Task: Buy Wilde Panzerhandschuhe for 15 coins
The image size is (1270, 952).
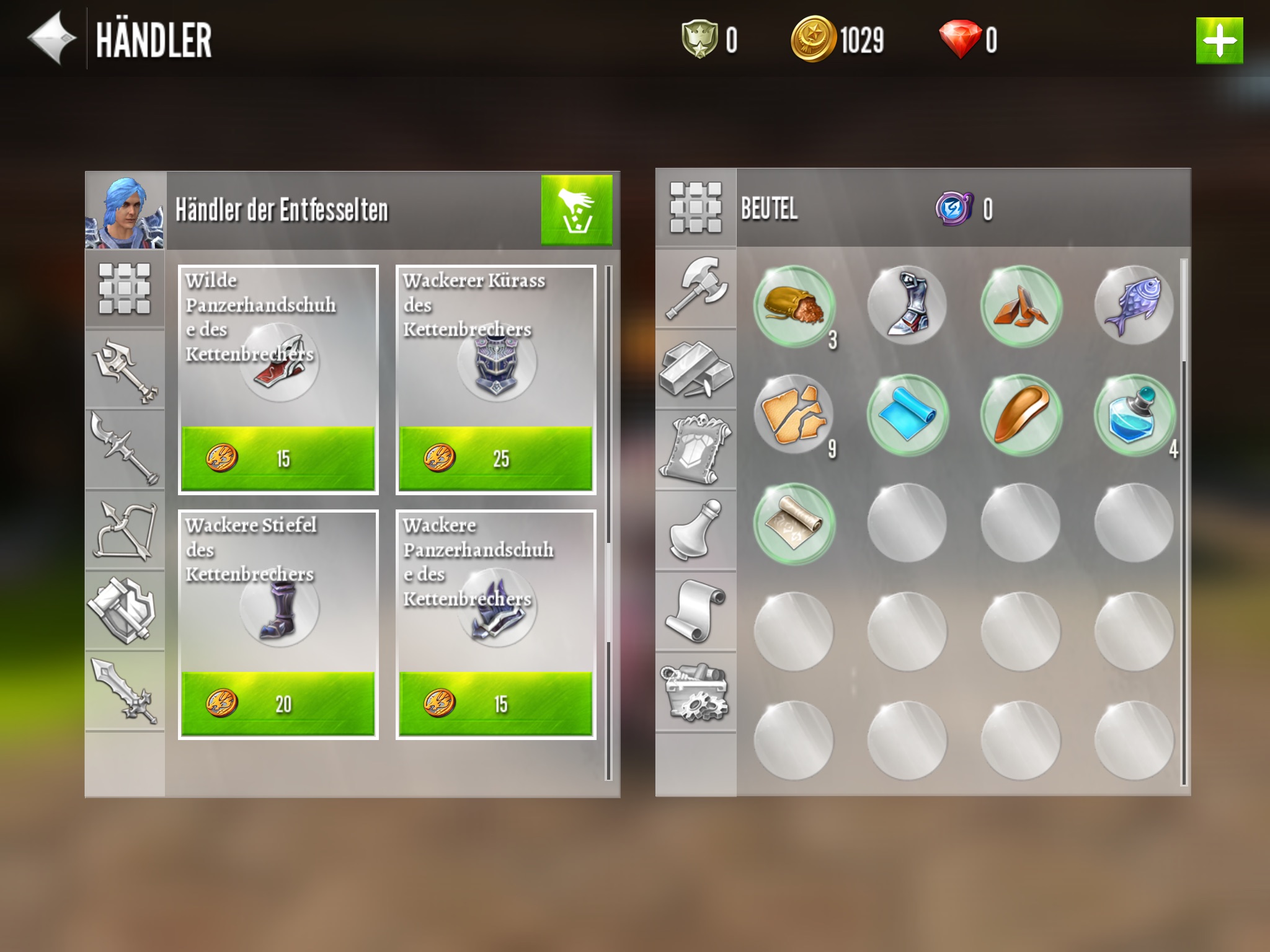Action: 278,458
